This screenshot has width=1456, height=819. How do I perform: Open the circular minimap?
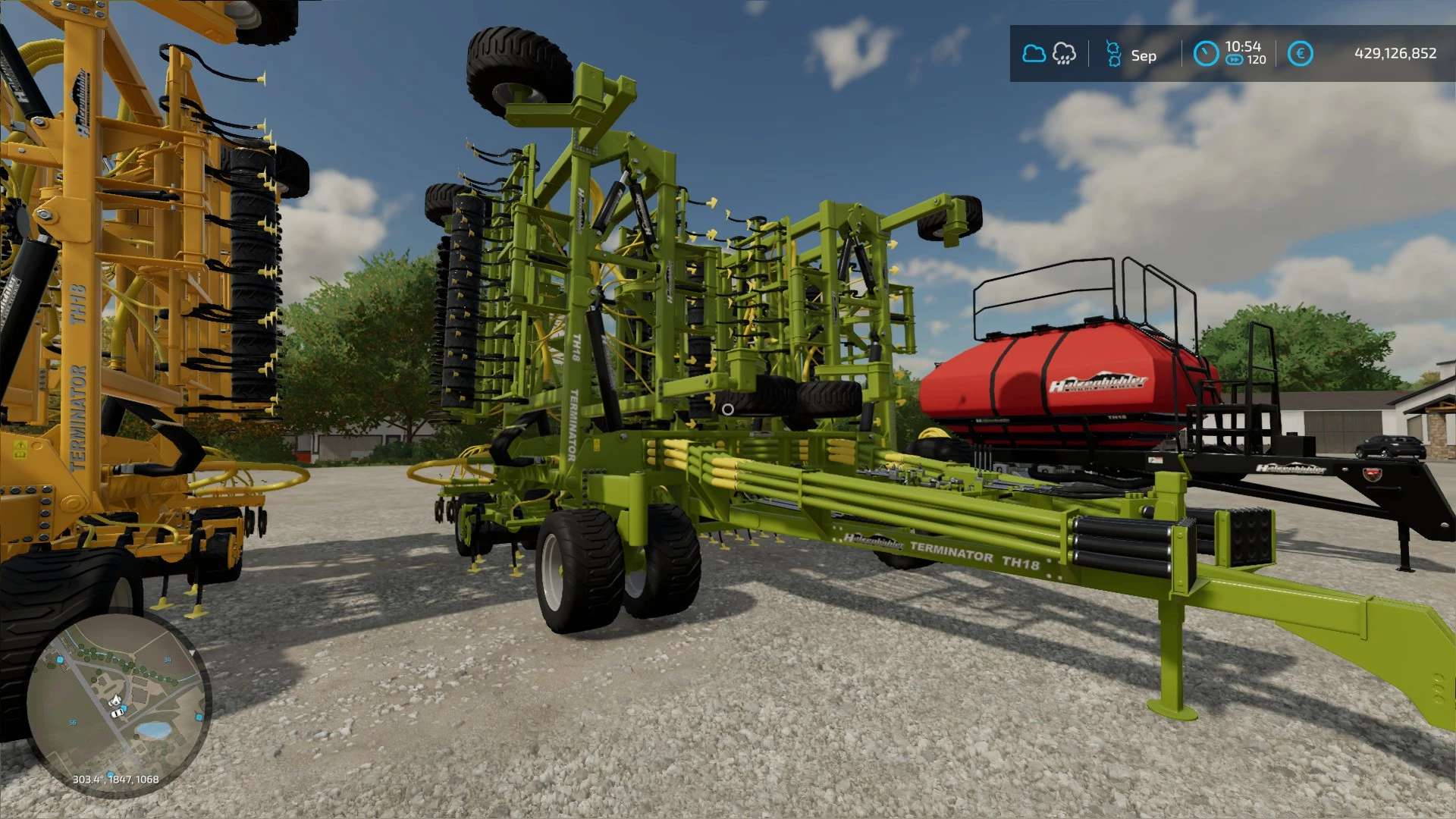[x=118, y=704]
